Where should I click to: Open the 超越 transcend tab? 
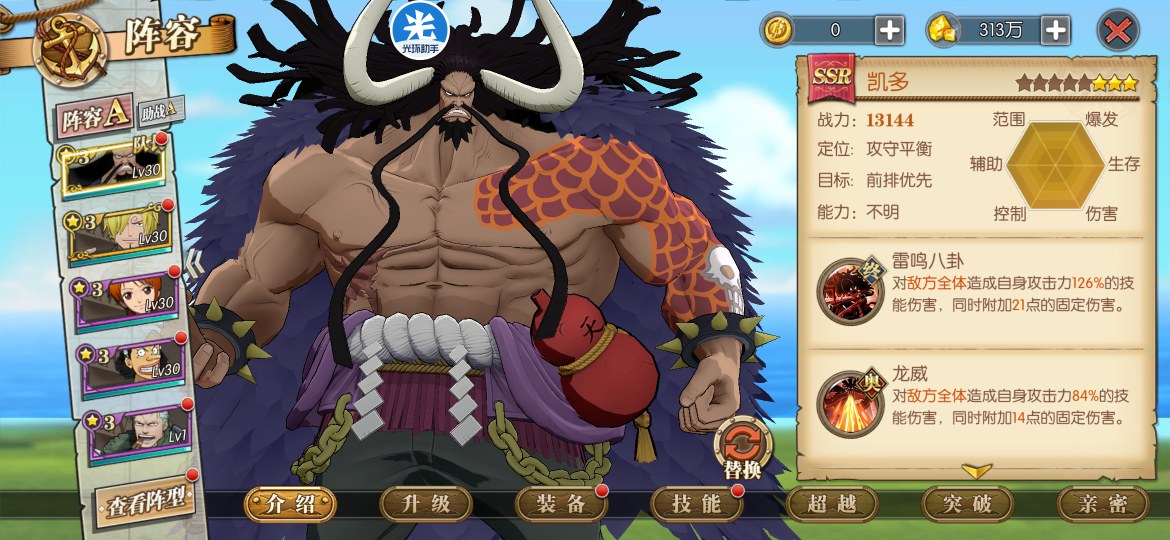click(x=832, y=504)
